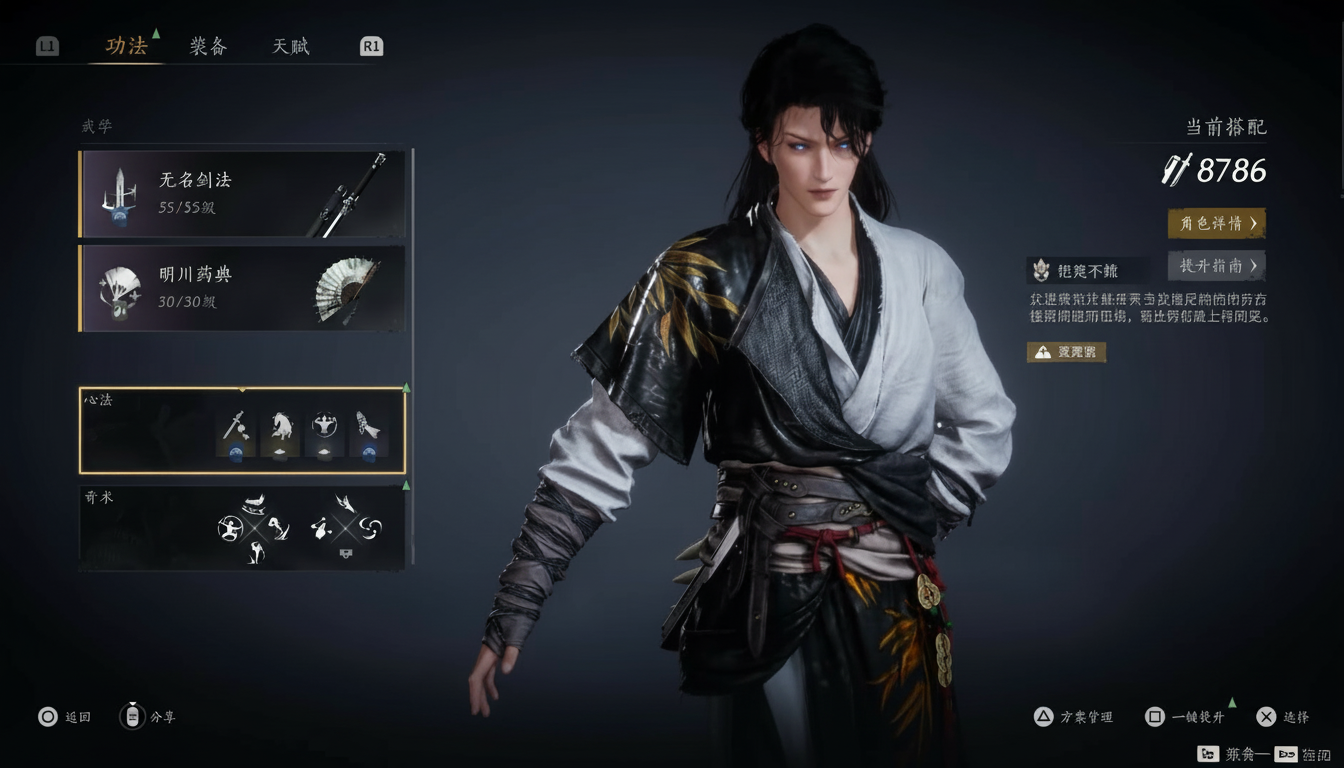Open the 提升指南 upgrade guide
The image size is (1344, 768).
point(1216,266)
